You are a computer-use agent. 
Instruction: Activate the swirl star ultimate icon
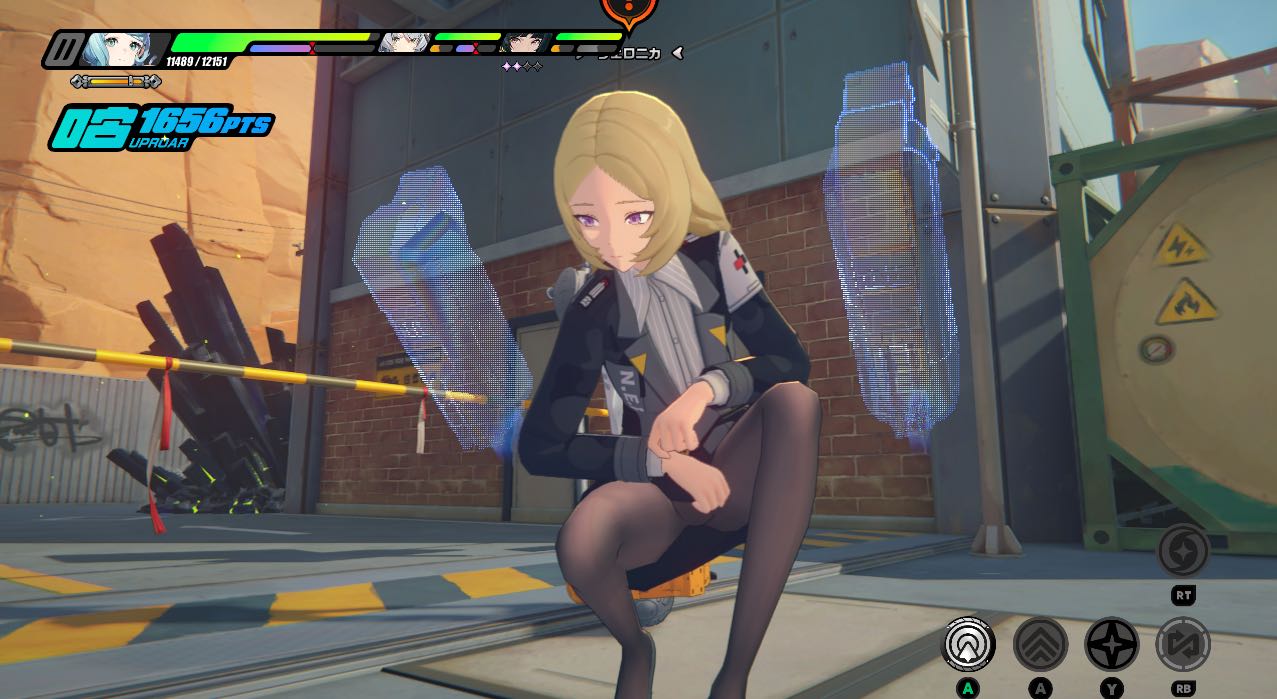click(1183, 551)
